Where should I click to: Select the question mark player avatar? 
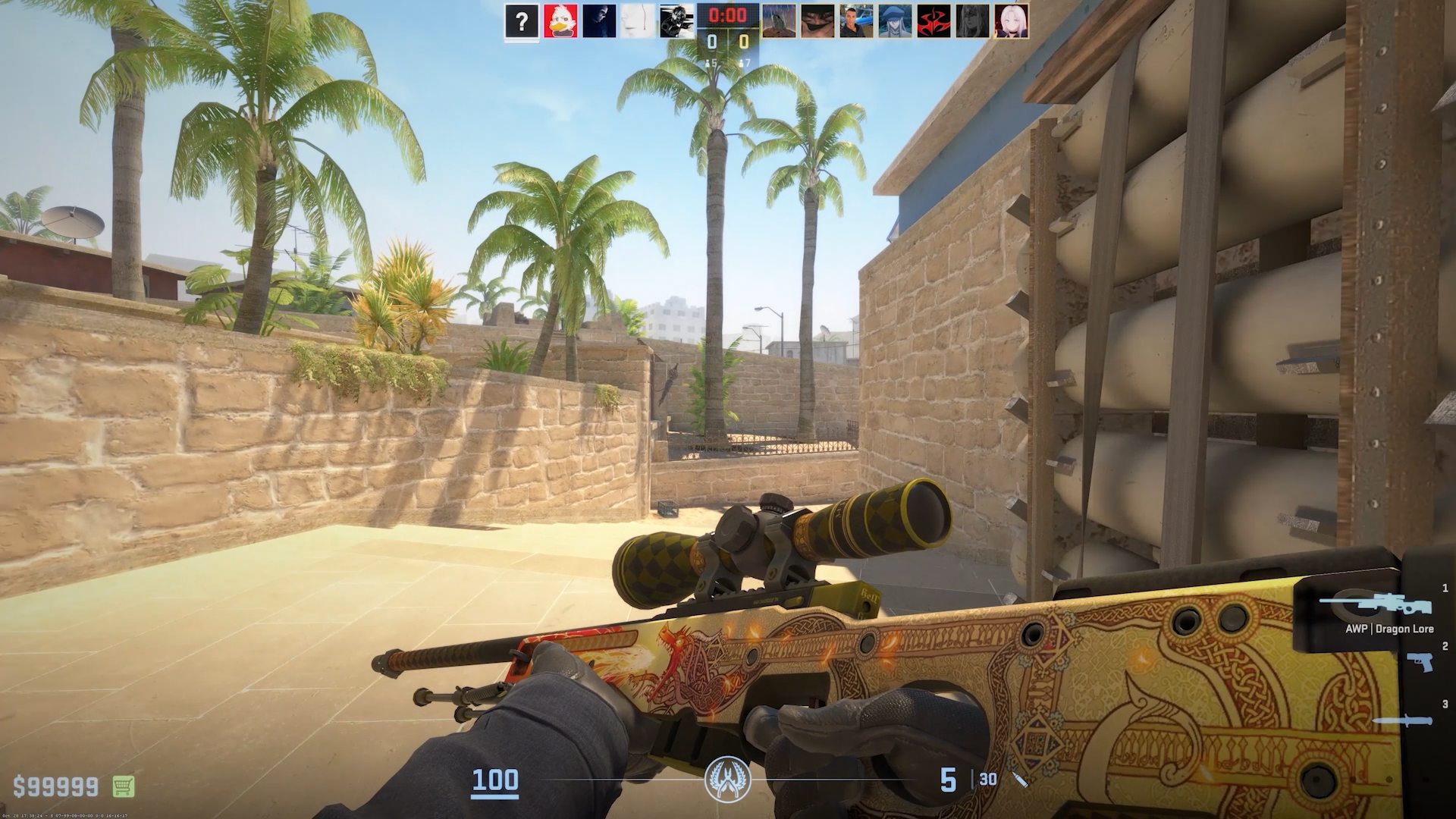pos(522,21)
